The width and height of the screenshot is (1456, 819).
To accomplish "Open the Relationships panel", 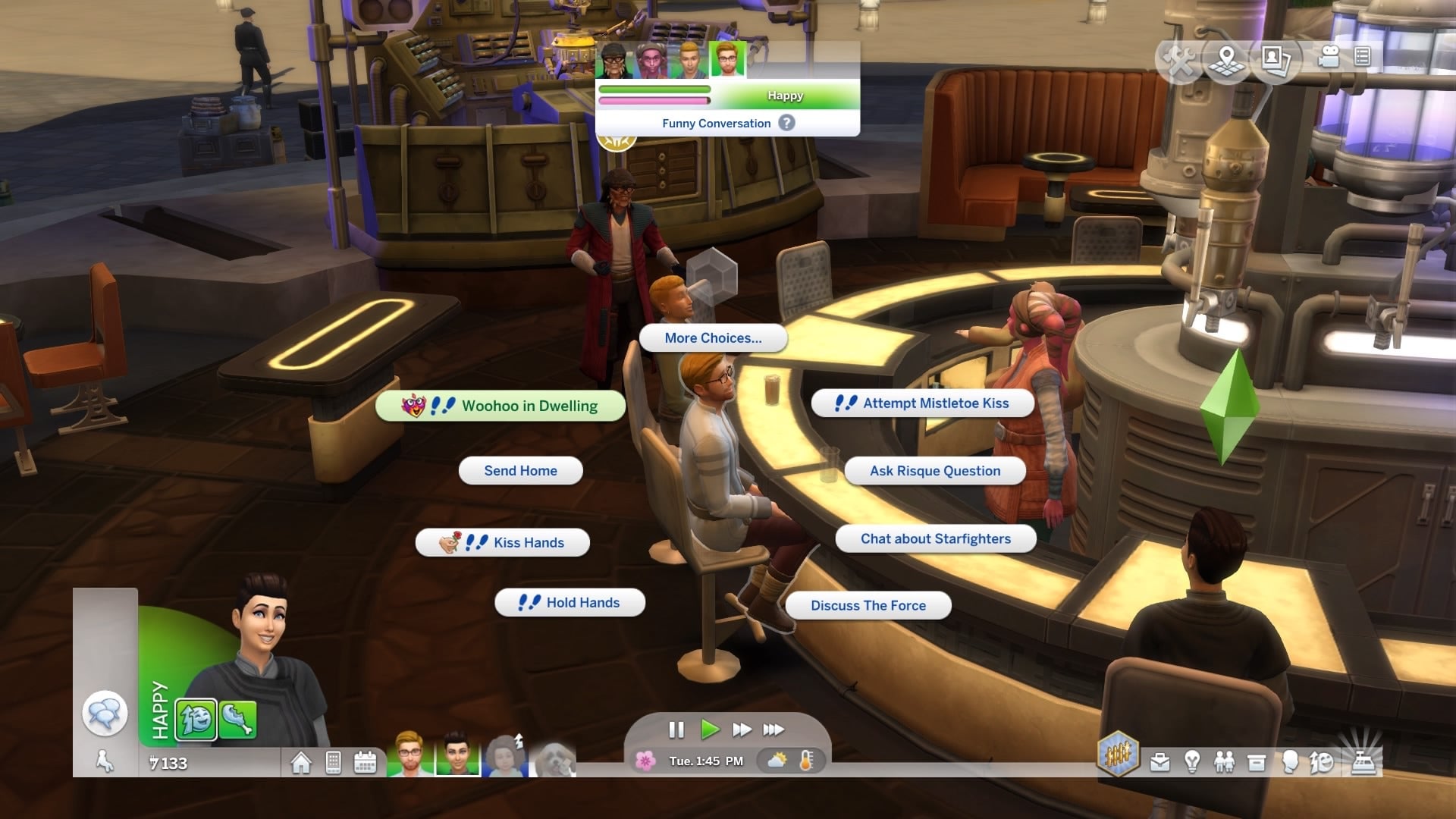I will point(1224,762).
